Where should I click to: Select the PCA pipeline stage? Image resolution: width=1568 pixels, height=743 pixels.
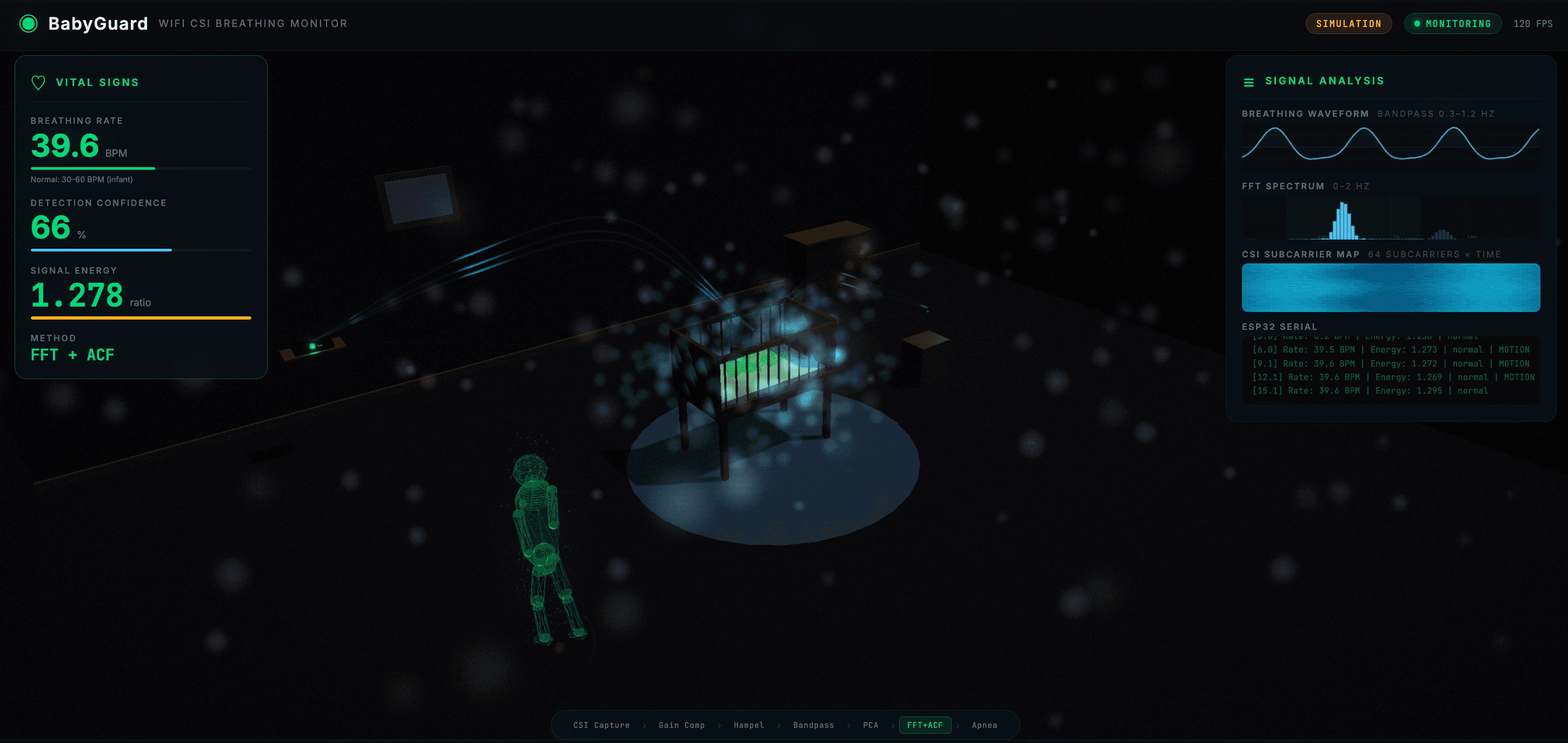871,725
